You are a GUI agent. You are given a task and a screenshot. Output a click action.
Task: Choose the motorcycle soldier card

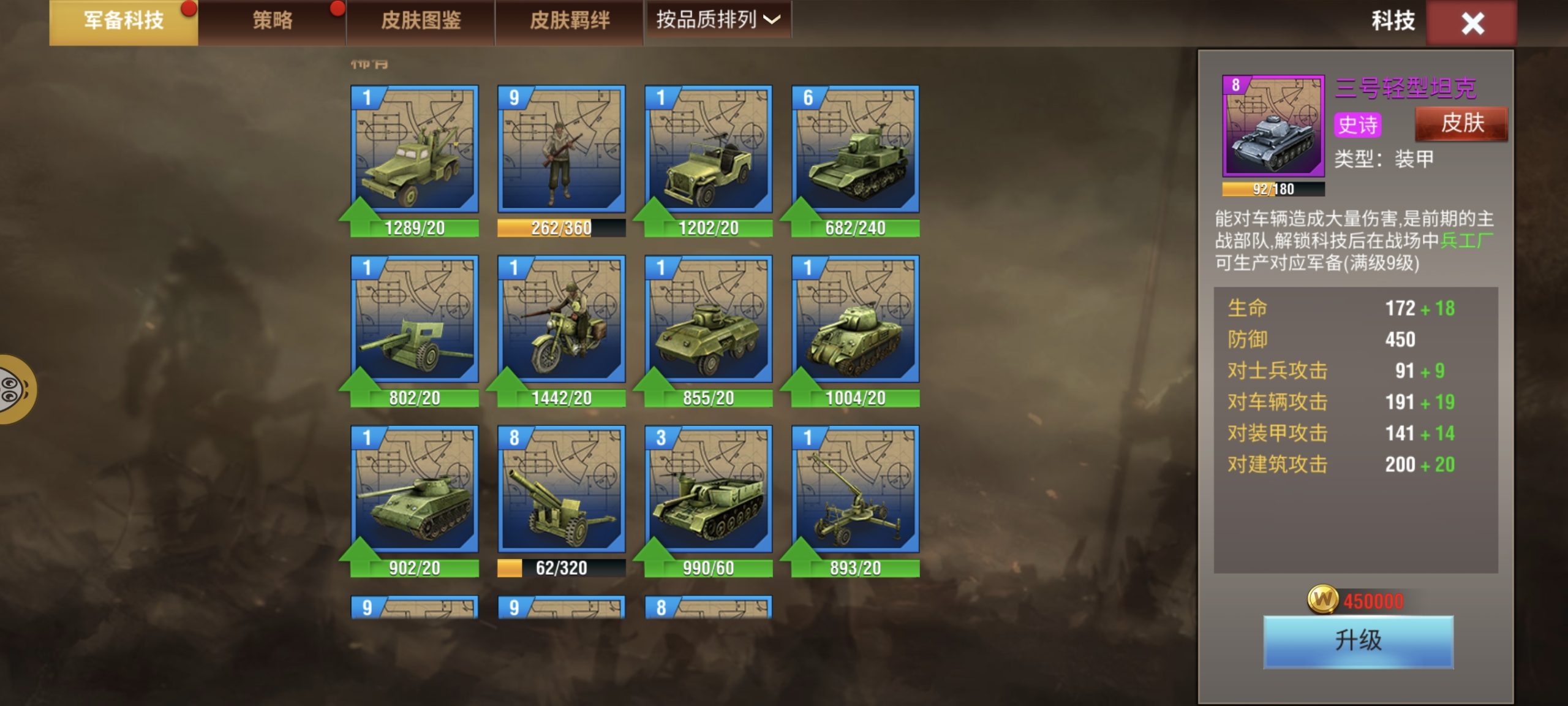(x=562, y=320)
